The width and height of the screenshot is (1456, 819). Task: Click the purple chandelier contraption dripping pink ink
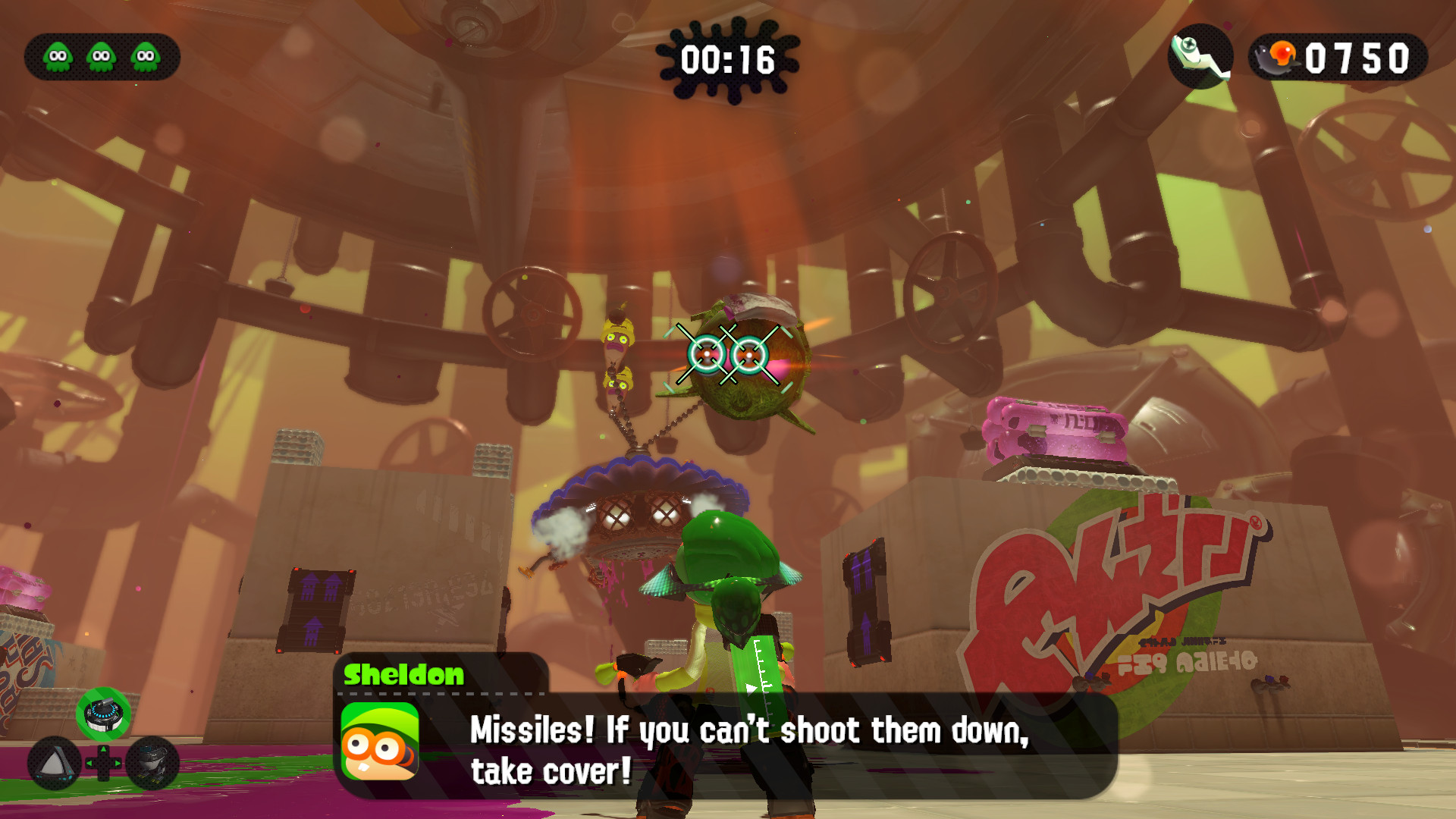641,500
